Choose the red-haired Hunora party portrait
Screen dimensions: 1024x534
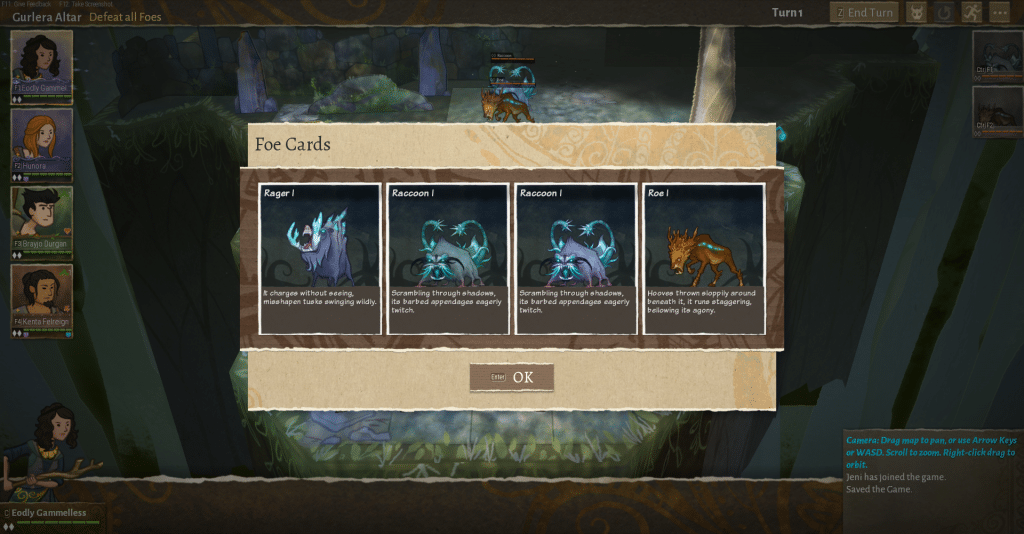(41, 139)
